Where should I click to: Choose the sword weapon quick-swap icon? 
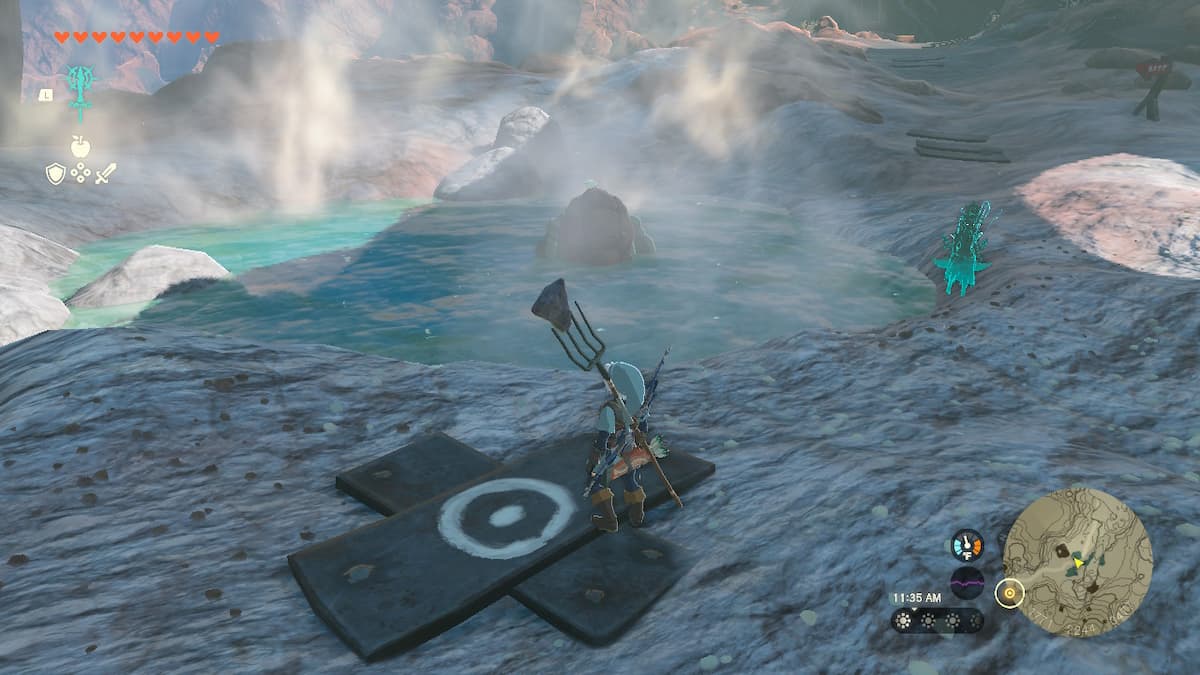(x=105, y=174)
